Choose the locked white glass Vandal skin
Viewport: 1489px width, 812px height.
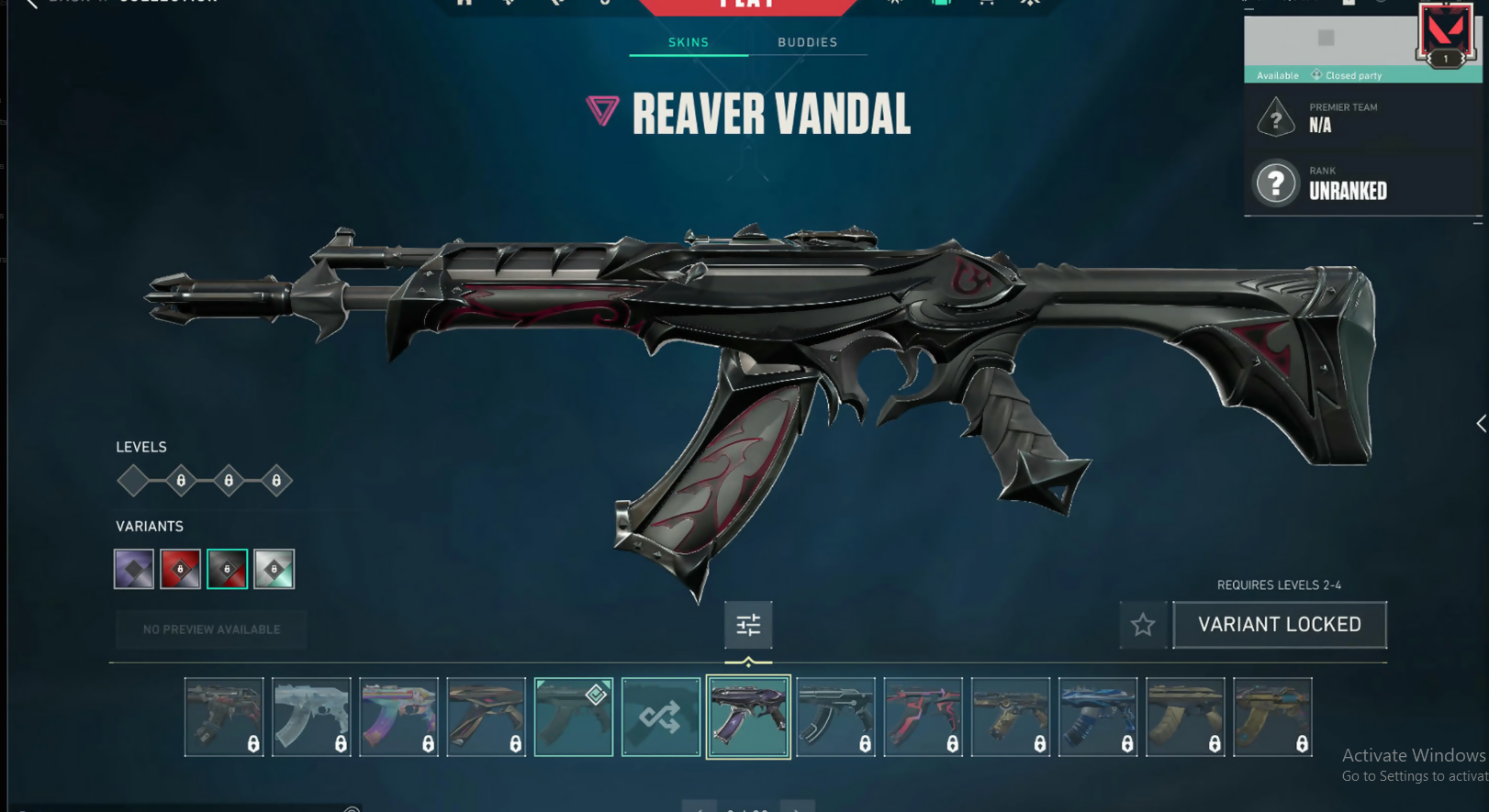click(x=311, y=717)
